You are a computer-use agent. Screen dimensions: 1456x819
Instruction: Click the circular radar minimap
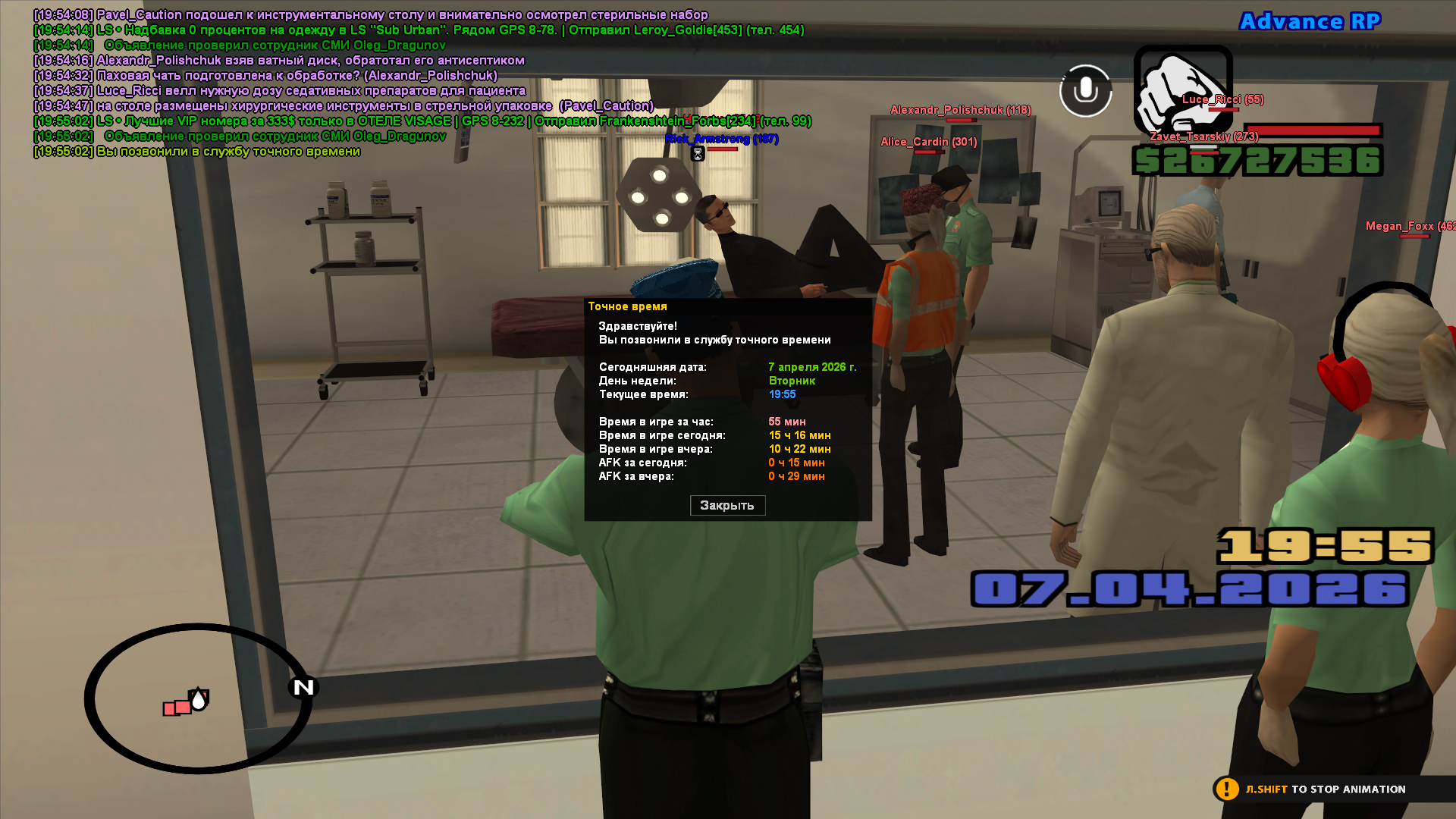(x=199, y=698)
